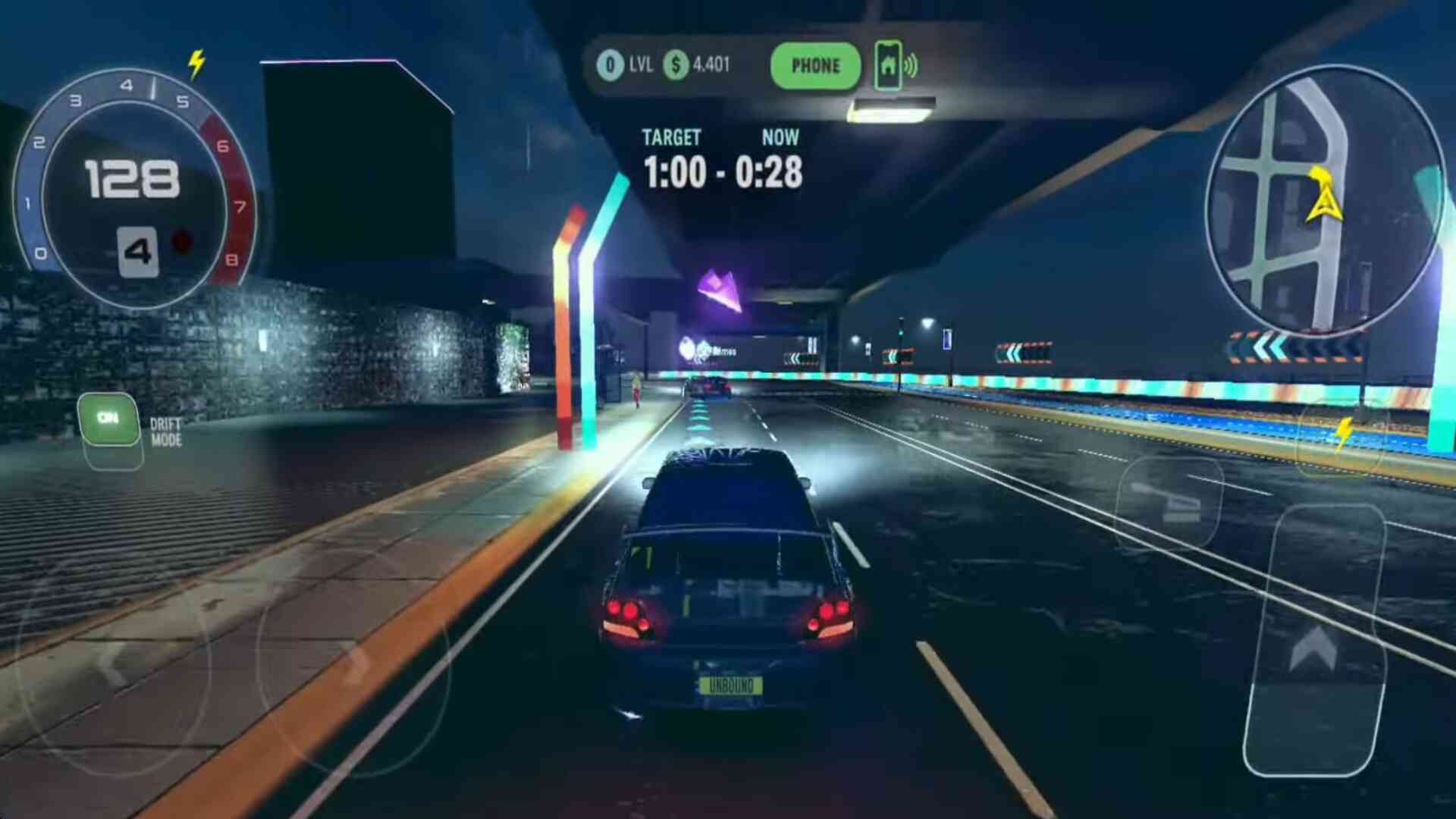Viewport: 1456px width, 819px height.
Task: Steer left with the left arrow control
Action: (x=112, y=664)
